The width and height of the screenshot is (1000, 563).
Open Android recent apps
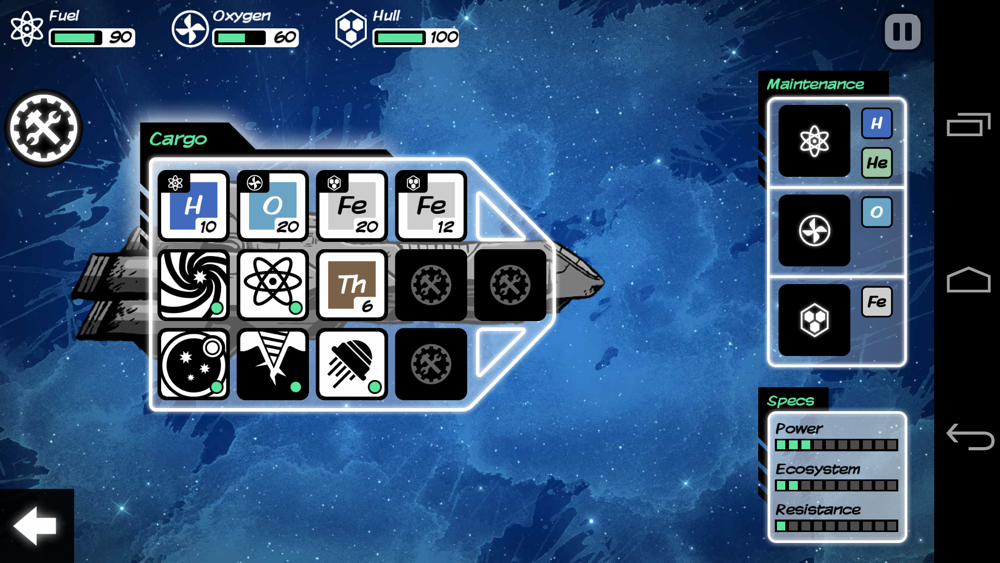tap(968, 125)
